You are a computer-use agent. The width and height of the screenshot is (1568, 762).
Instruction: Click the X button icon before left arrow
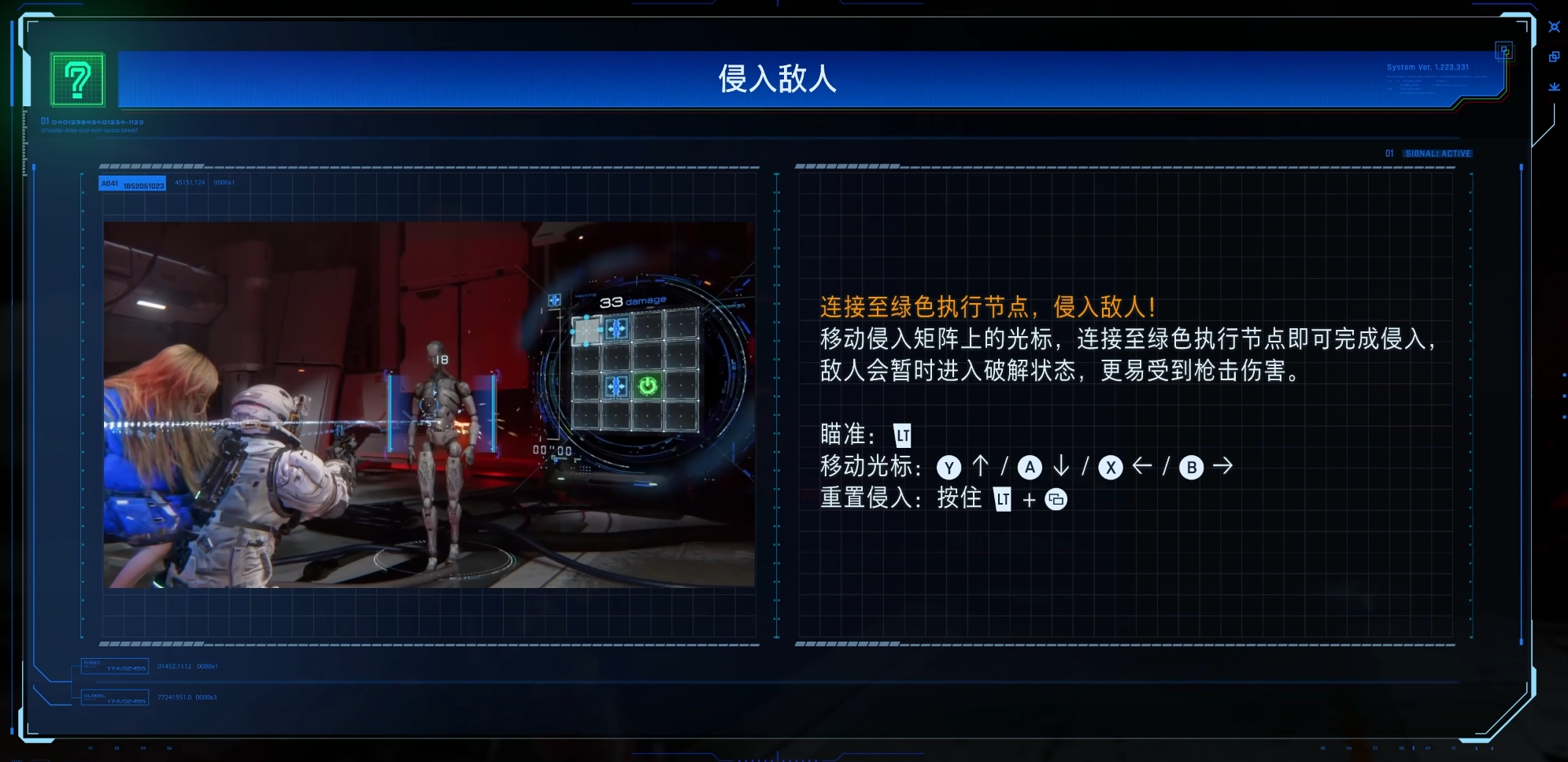point(1110,467)
